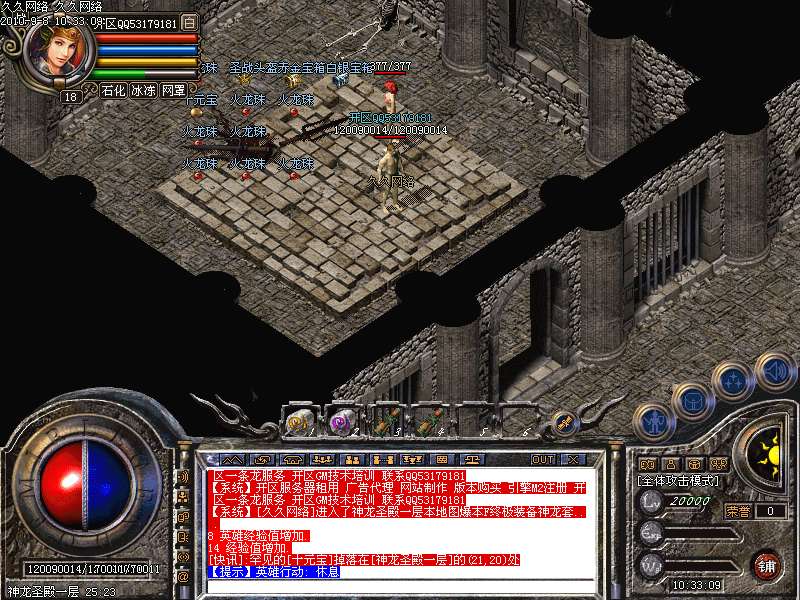This screenshot has height=600, width=800.
Task: Open the character status round button
Action: [x=653, y=421]
